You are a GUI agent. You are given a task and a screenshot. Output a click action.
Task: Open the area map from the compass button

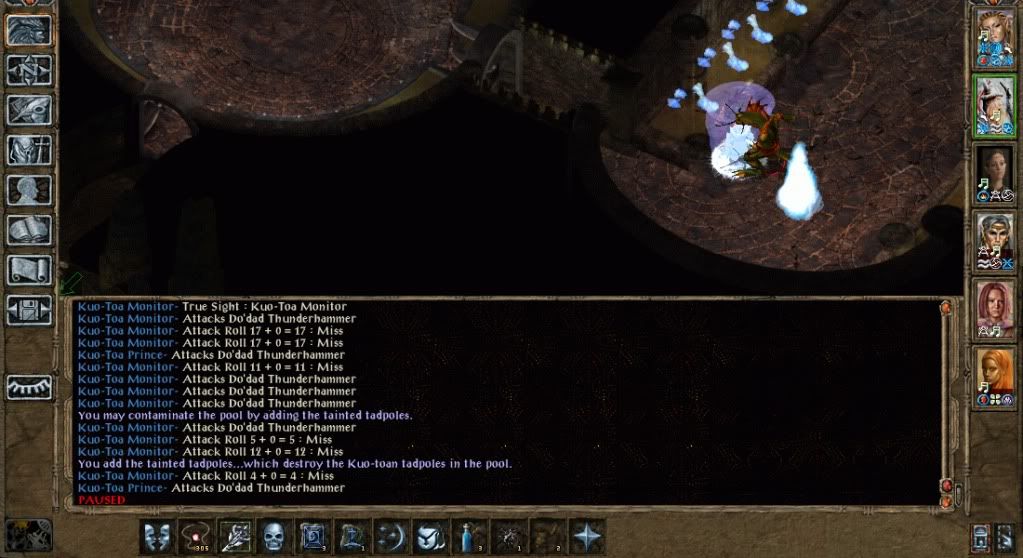point(29,69)
